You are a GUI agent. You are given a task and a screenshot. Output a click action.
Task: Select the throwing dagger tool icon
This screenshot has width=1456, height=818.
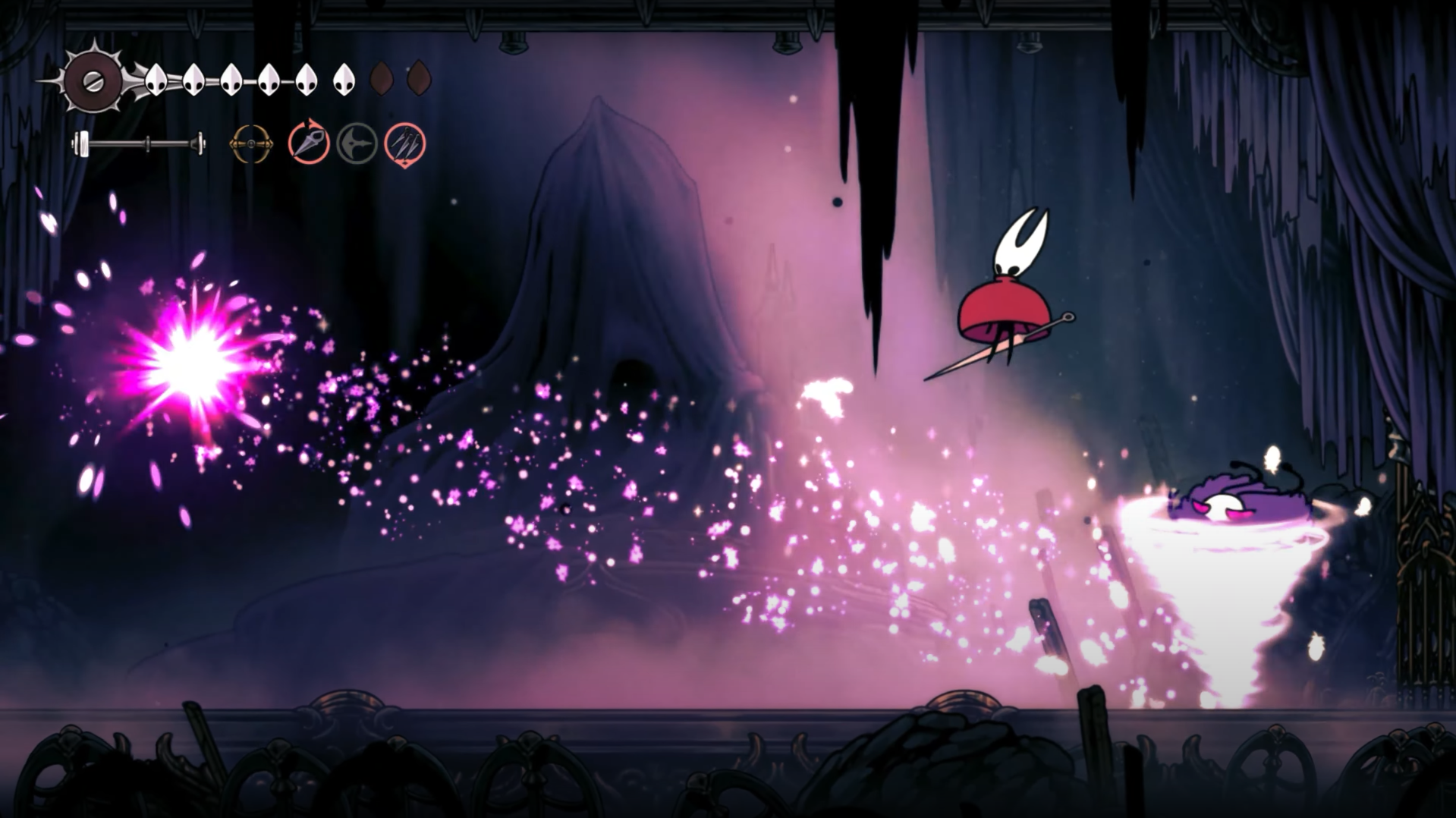pyautogui.click(x=309, y=143)
